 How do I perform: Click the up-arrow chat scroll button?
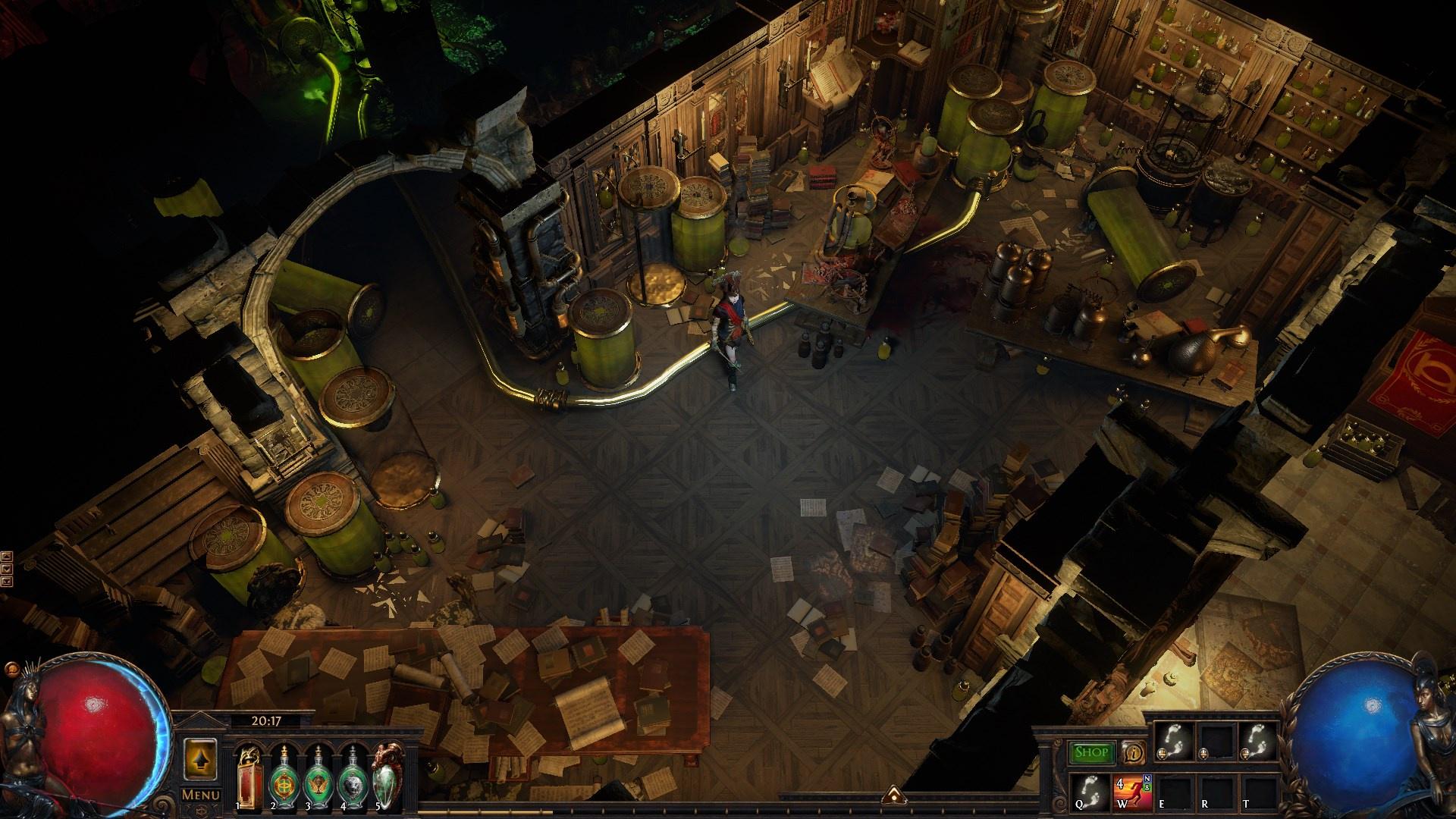(x=7, y=556)
